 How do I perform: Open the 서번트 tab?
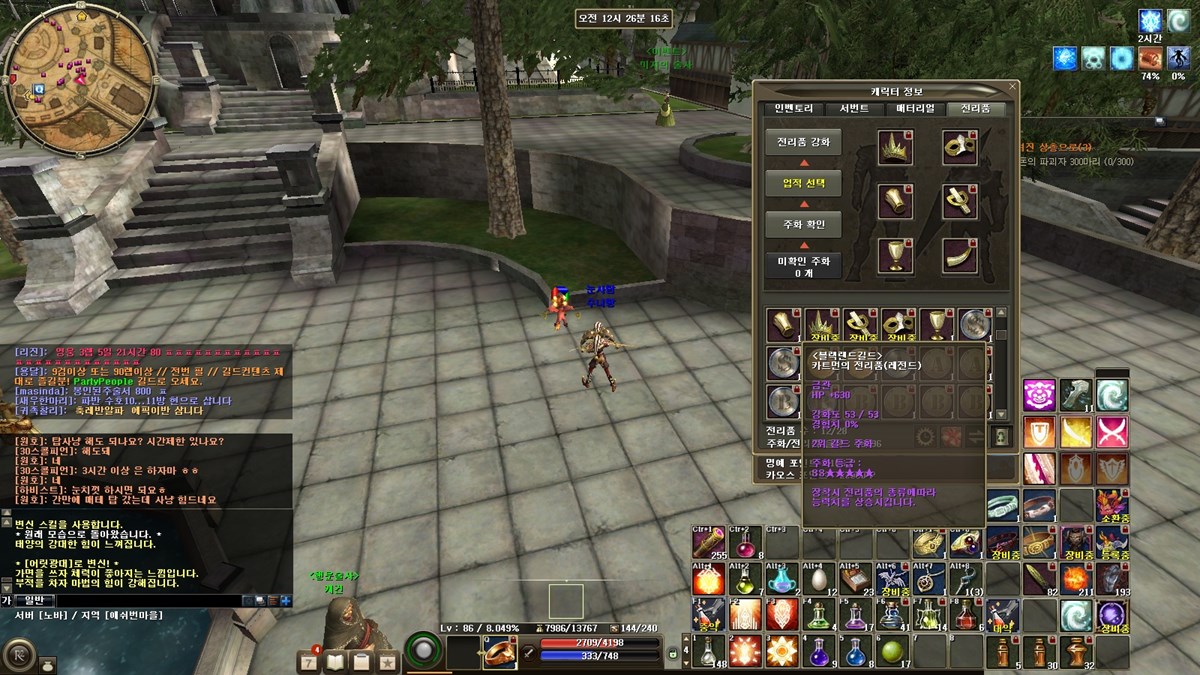(x=853, y=109)
